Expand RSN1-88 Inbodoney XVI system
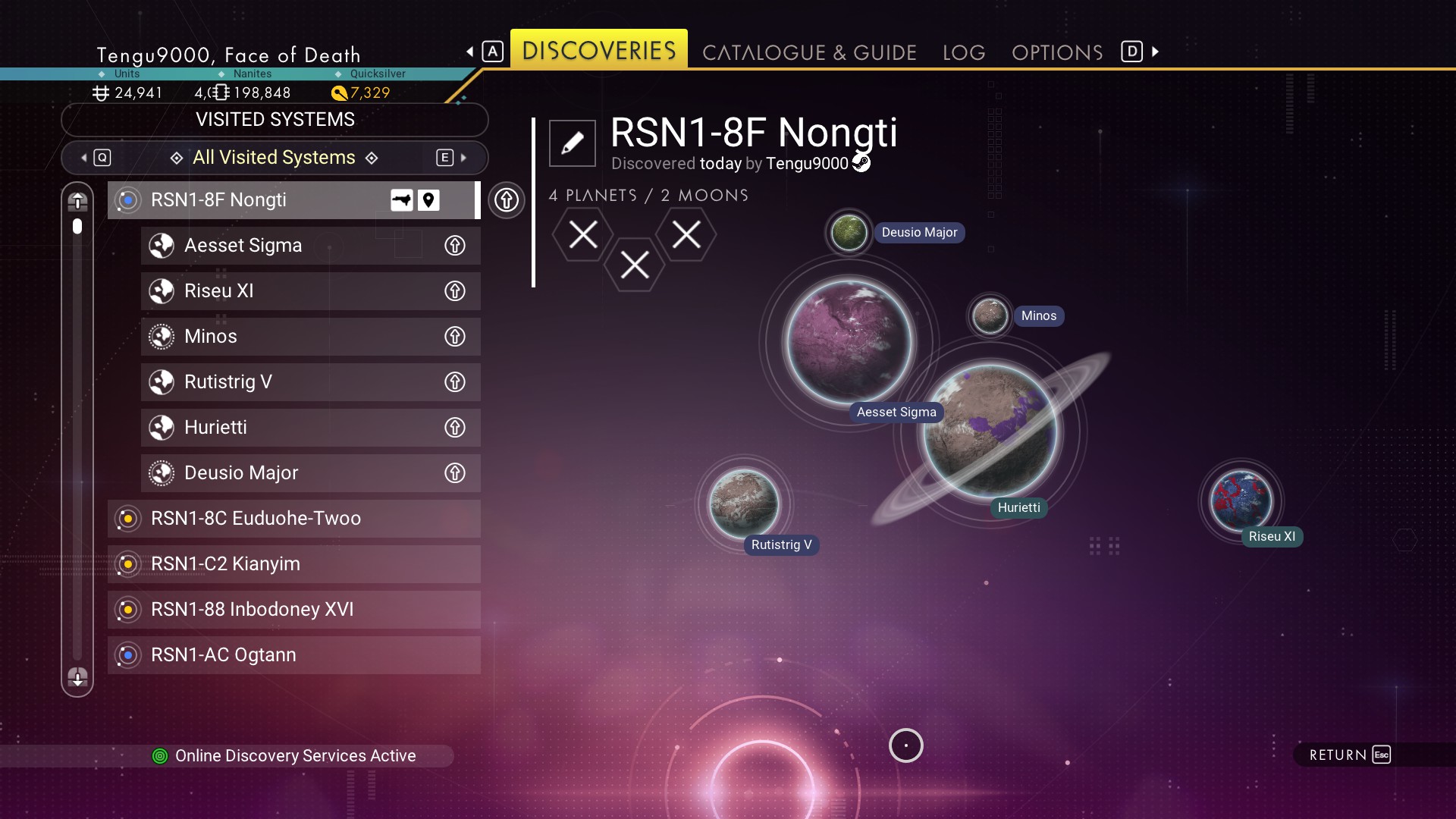1456x819 pixels. pos(293,610)
